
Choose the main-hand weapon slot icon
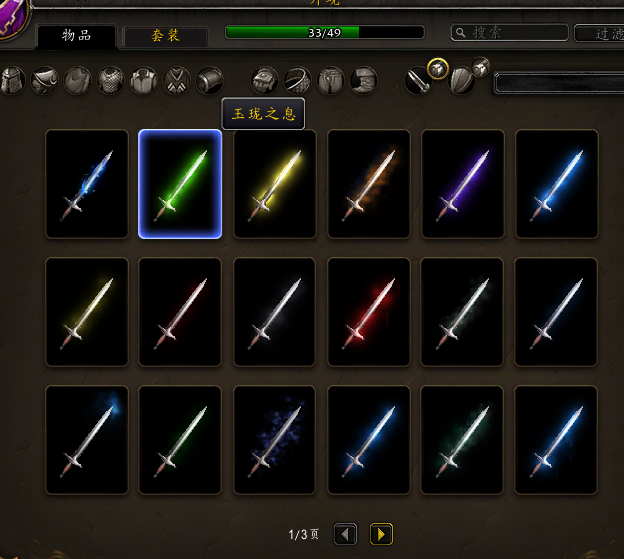click(x=420, y=80)
